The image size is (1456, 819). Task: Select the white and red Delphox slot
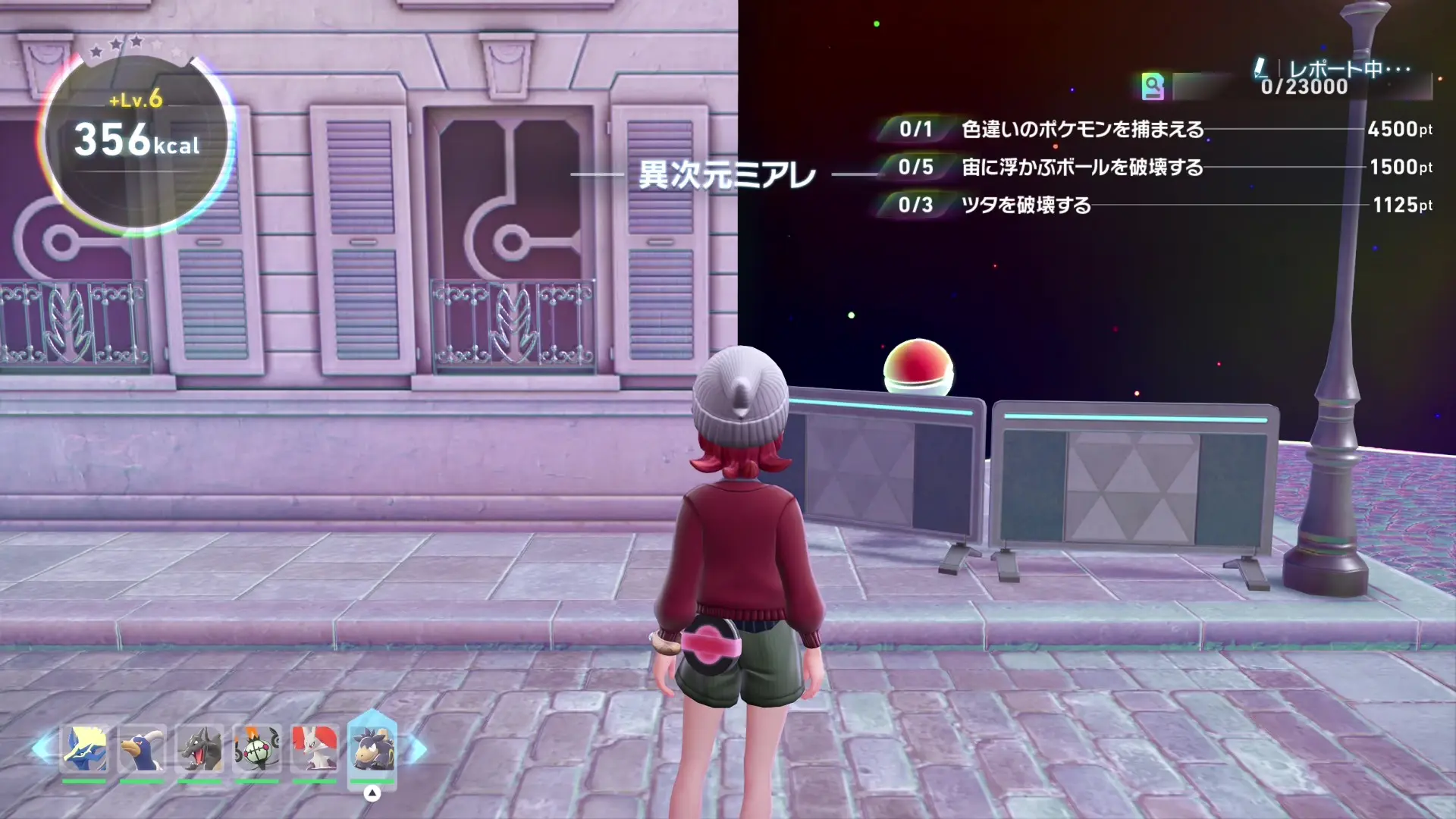click(314, 748)
